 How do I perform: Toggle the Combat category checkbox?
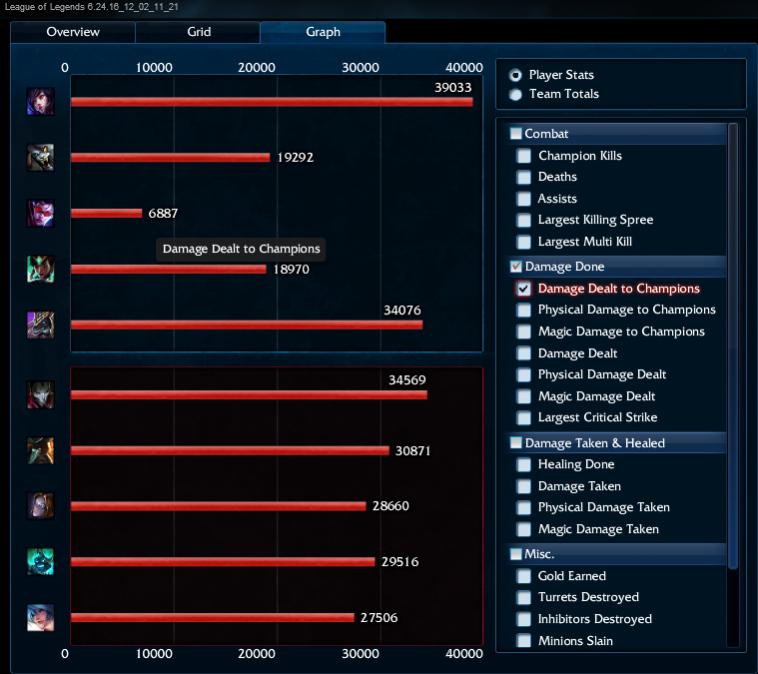tap(516, 134)
